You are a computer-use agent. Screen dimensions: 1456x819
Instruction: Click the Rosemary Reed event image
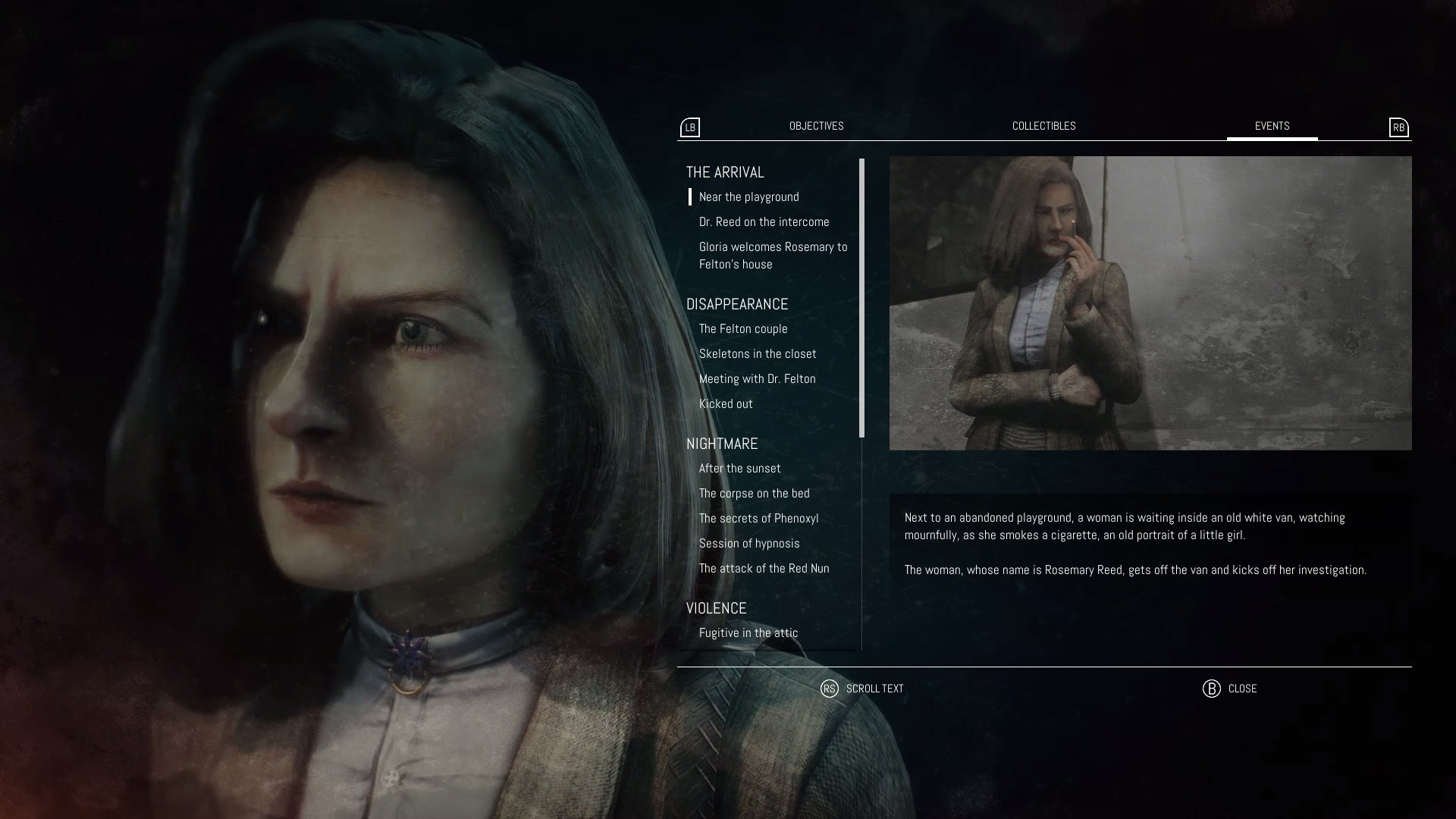1150,303
